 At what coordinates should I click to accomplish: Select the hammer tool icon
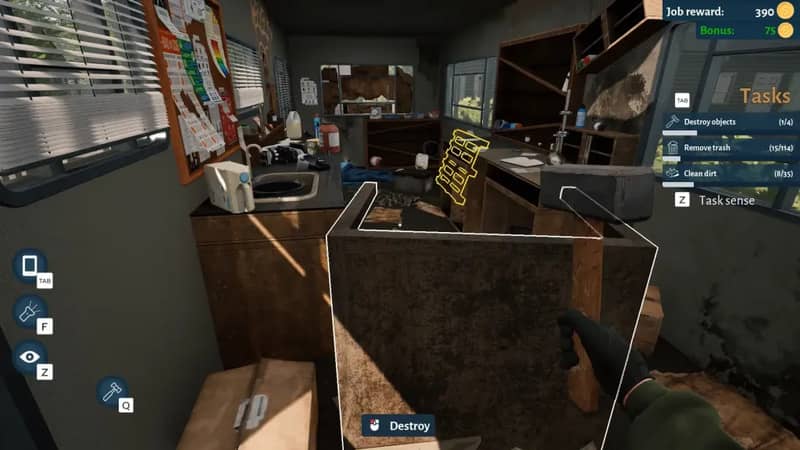click(112, 391)
